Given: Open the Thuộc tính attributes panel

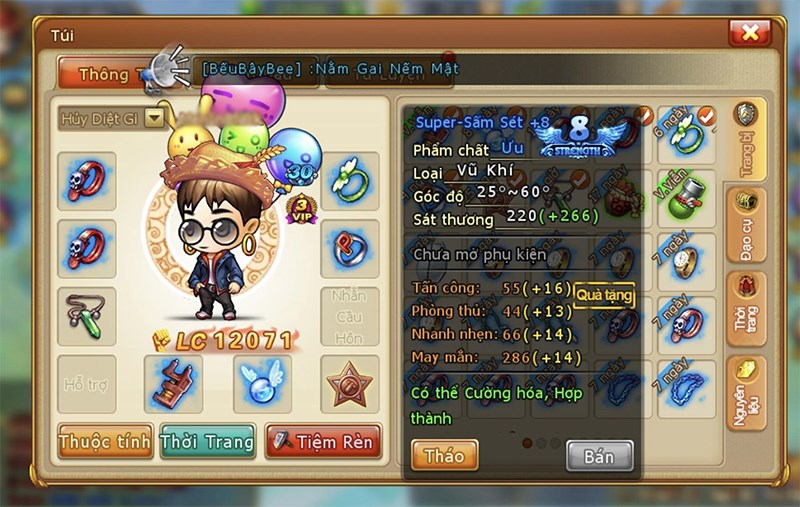Looking at the screenshot, I should point(105,441).
